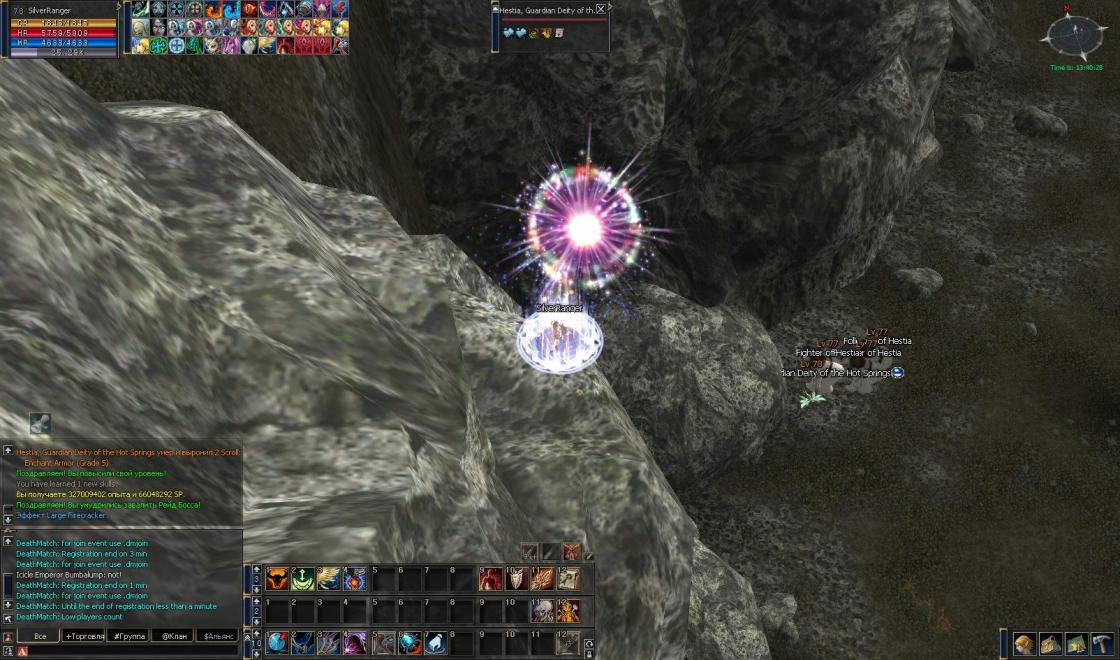The width and height of the screenshot is (1120, 660).
Task: Switch to the Все chat tab
Action: pos(40,636)
